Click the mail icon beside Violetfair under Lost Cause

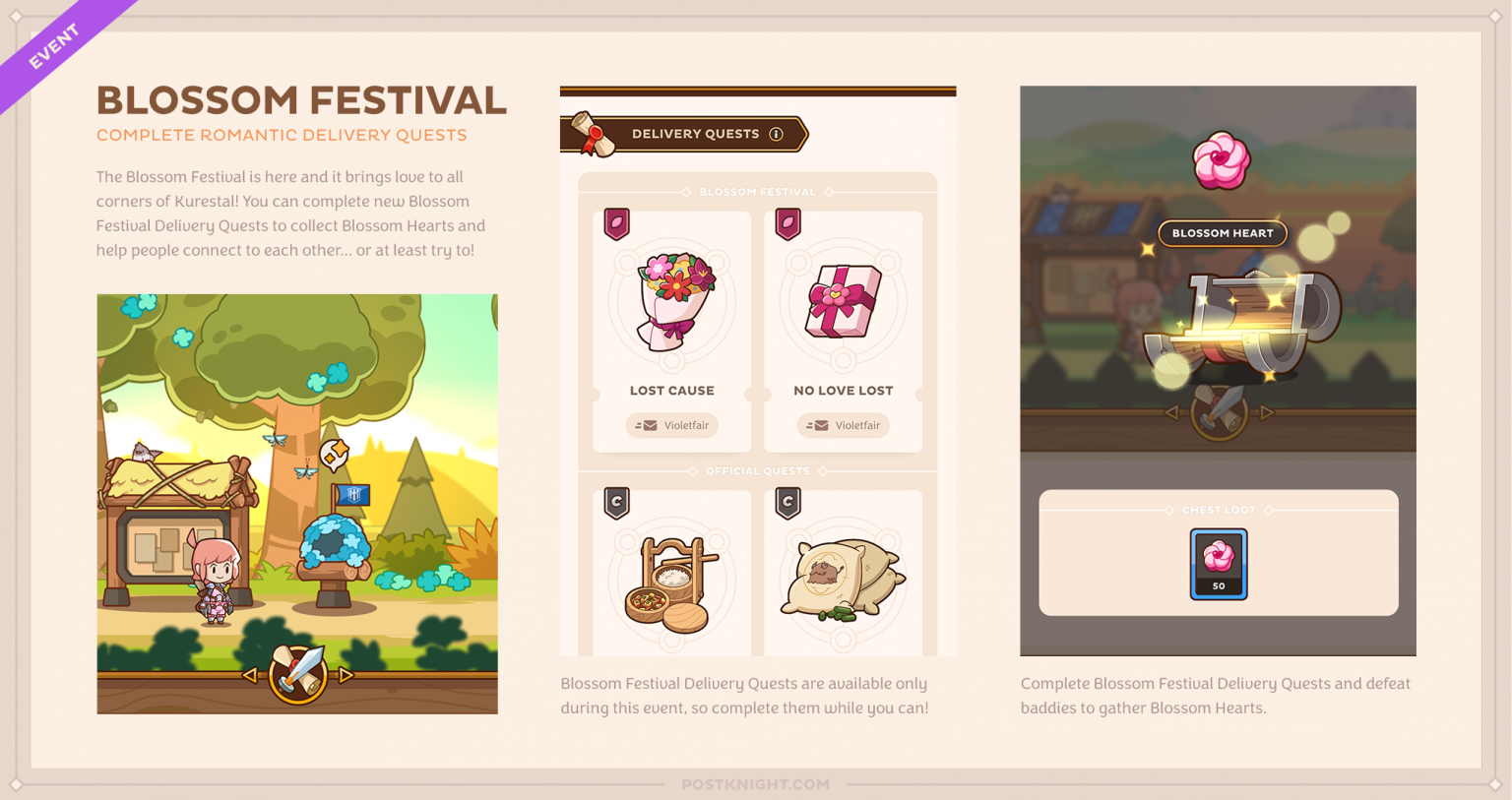649,425
